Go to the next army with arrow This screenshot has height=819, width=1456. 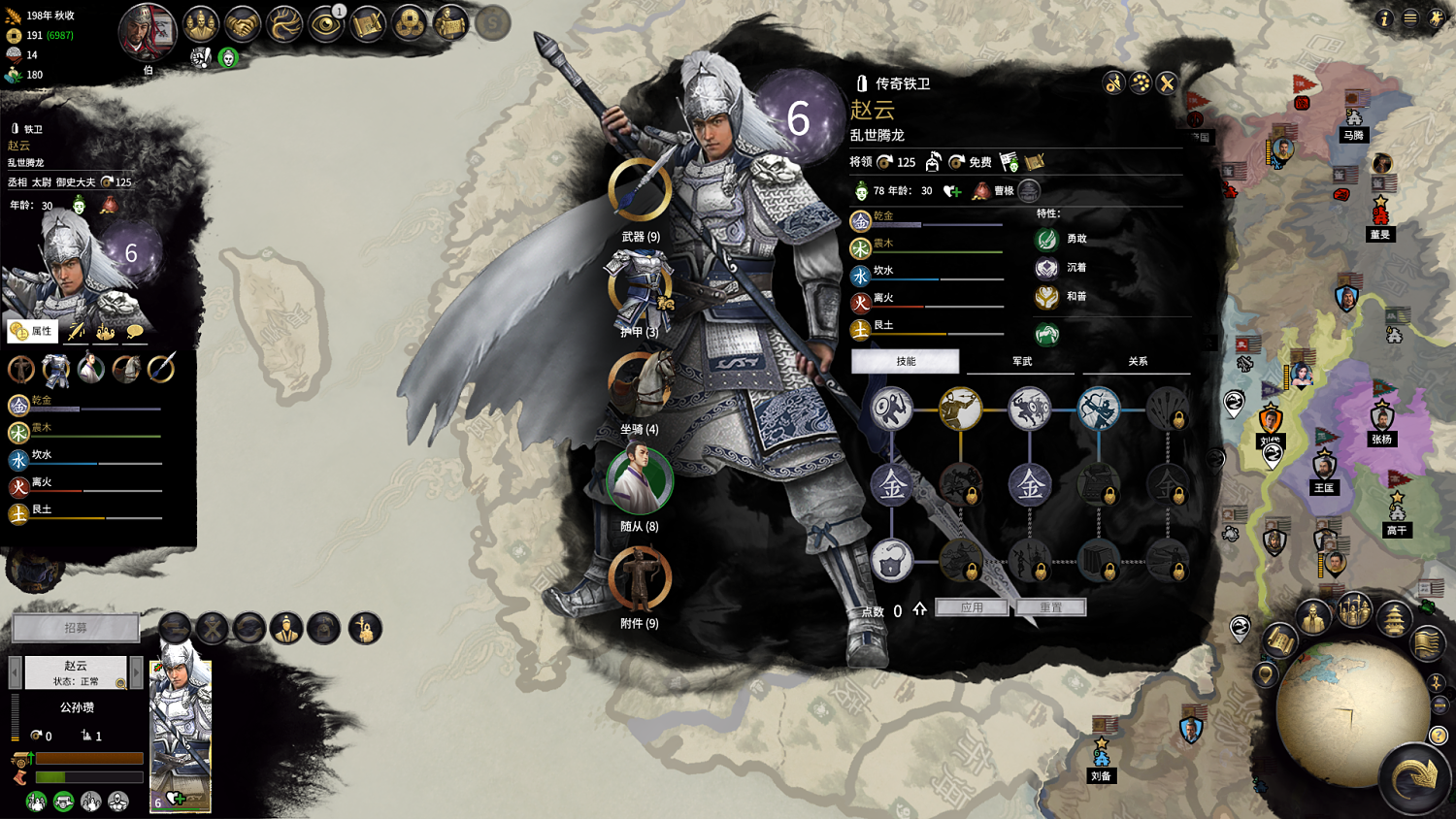137,672
